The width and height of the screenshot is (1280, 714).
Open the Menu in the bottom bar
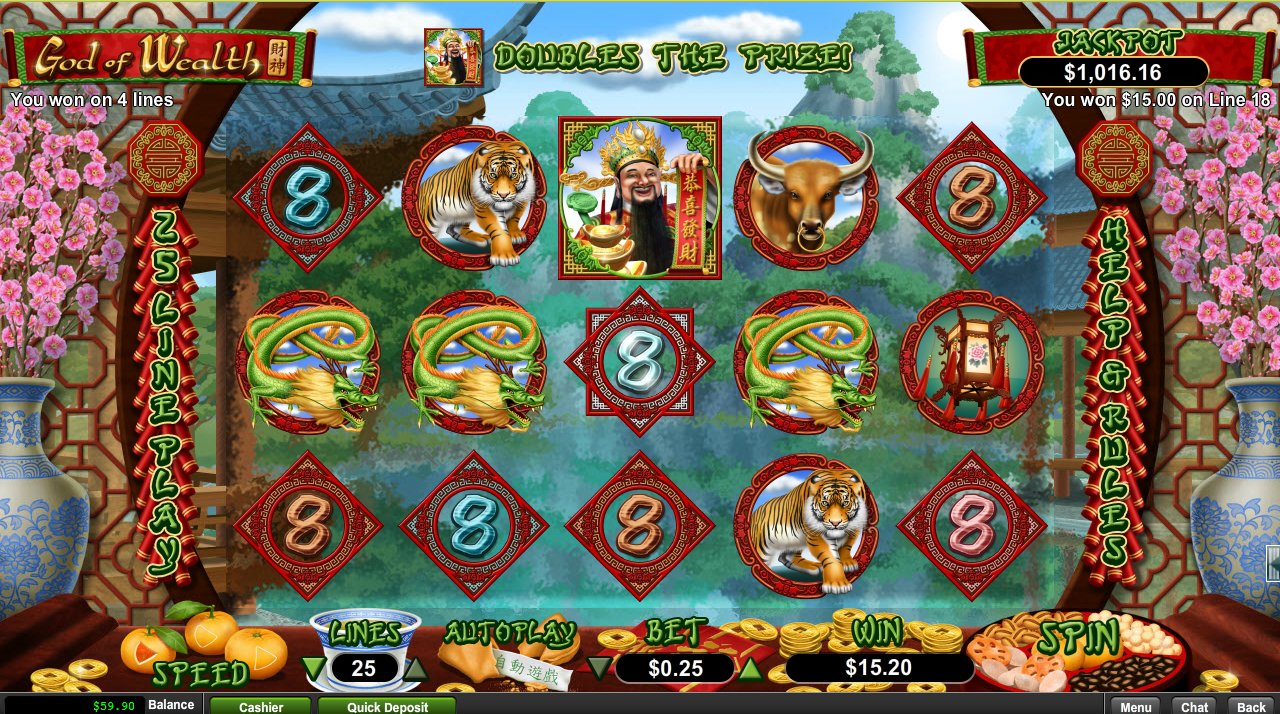point(1136,706)
